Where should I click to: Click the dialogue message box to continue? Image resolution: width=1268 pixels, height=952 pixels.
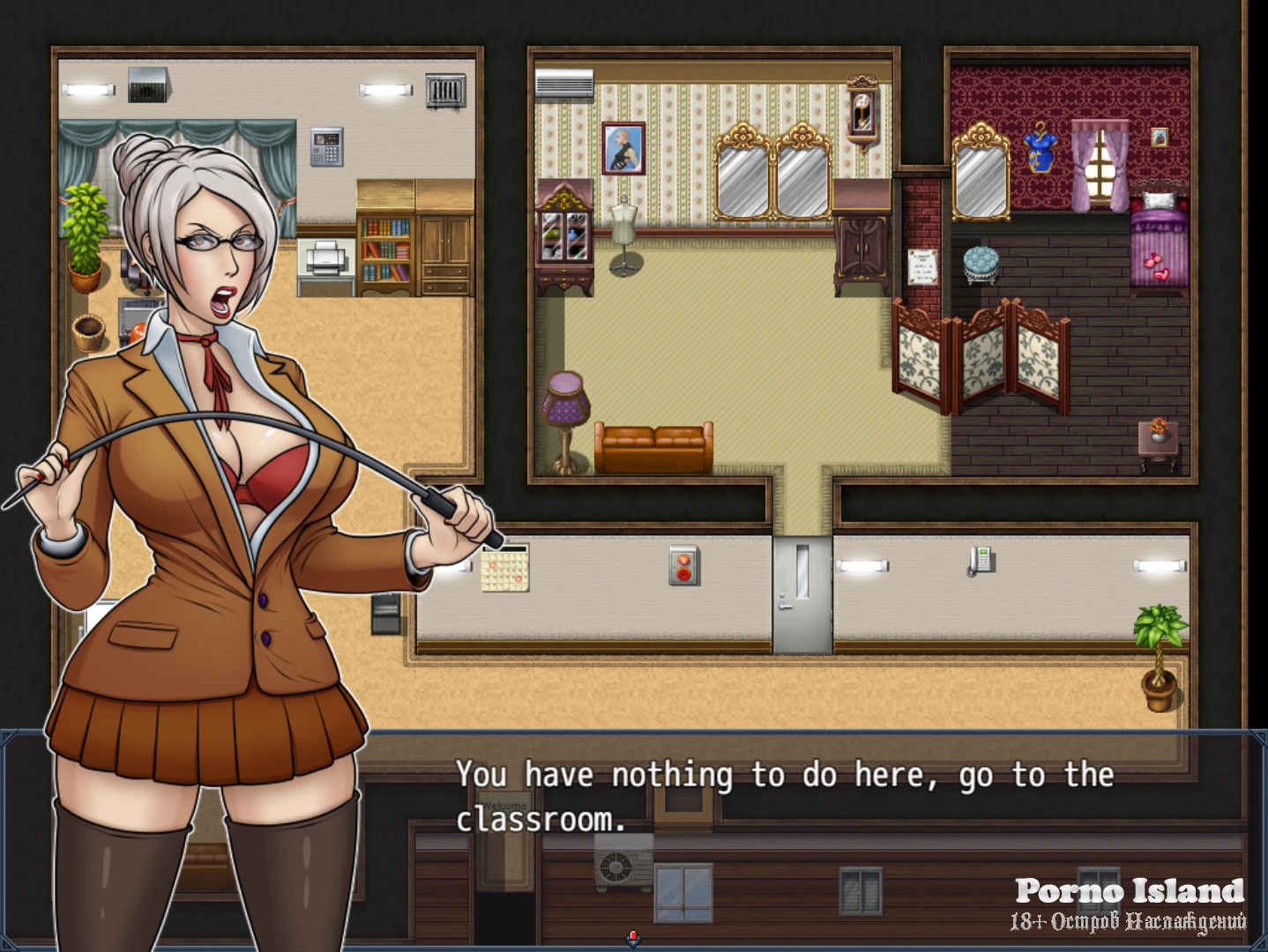[x=794, y=837]
